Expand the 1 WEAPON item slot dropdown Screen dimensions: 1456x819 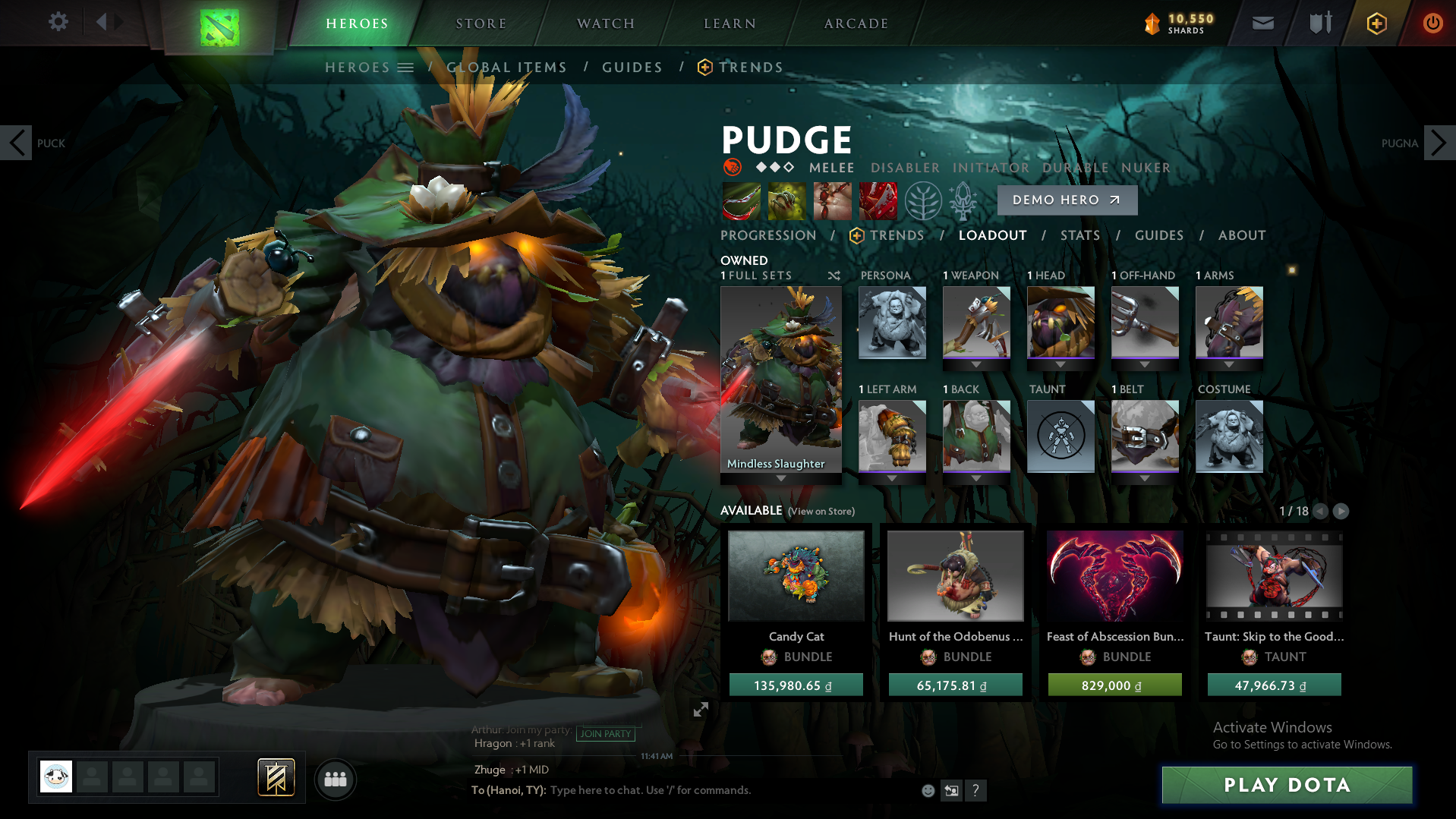976,366
